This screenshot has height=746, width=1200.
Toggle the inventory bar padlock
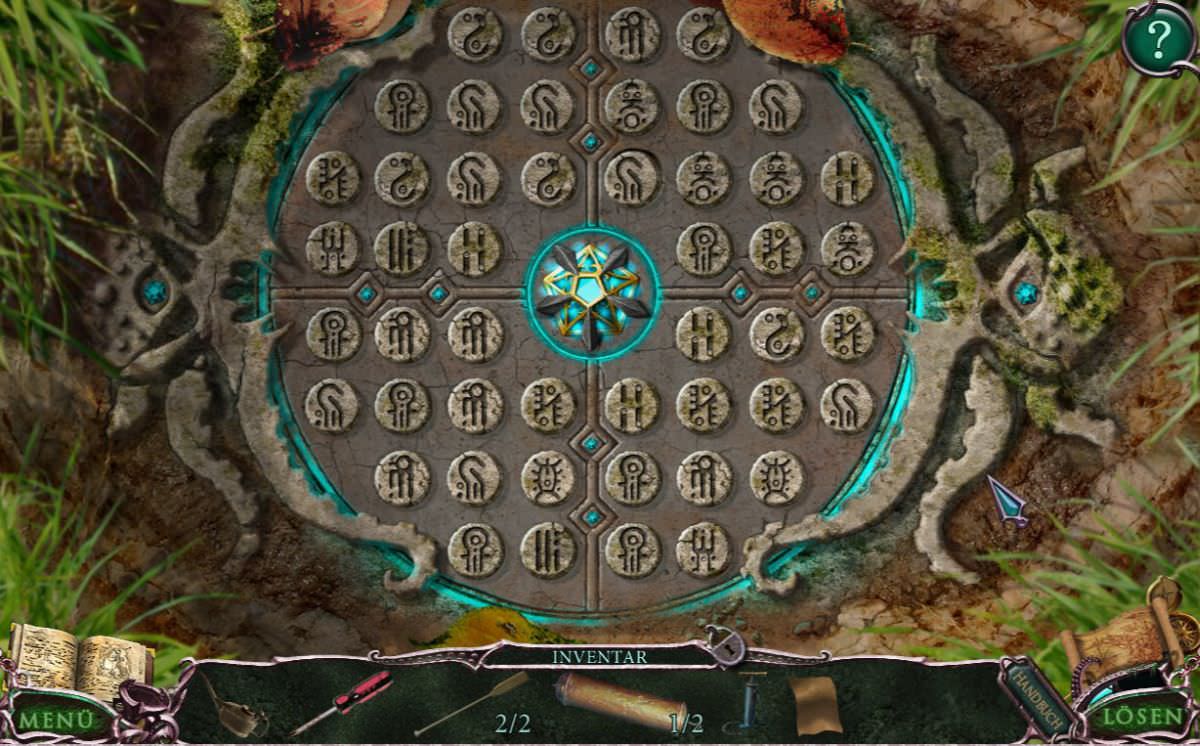click(x=724, y=647)
